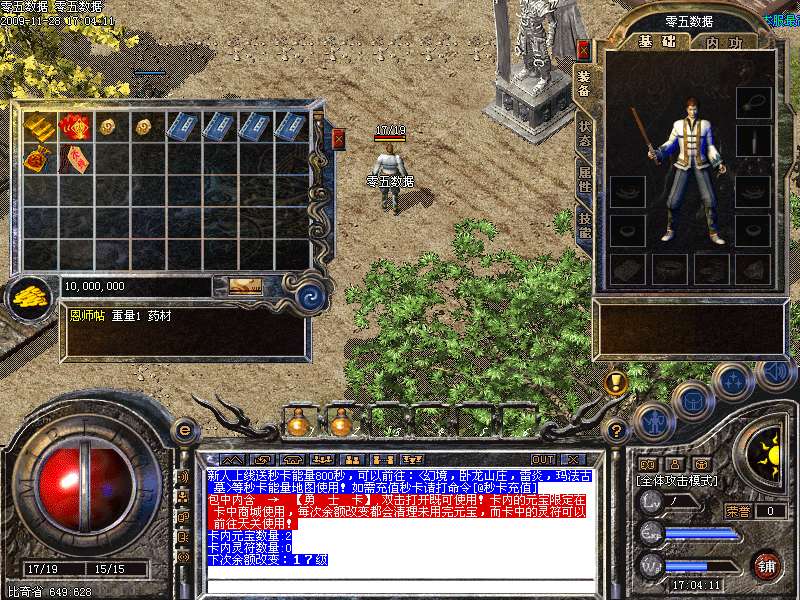Select the gold bars item in the bag

40,127
